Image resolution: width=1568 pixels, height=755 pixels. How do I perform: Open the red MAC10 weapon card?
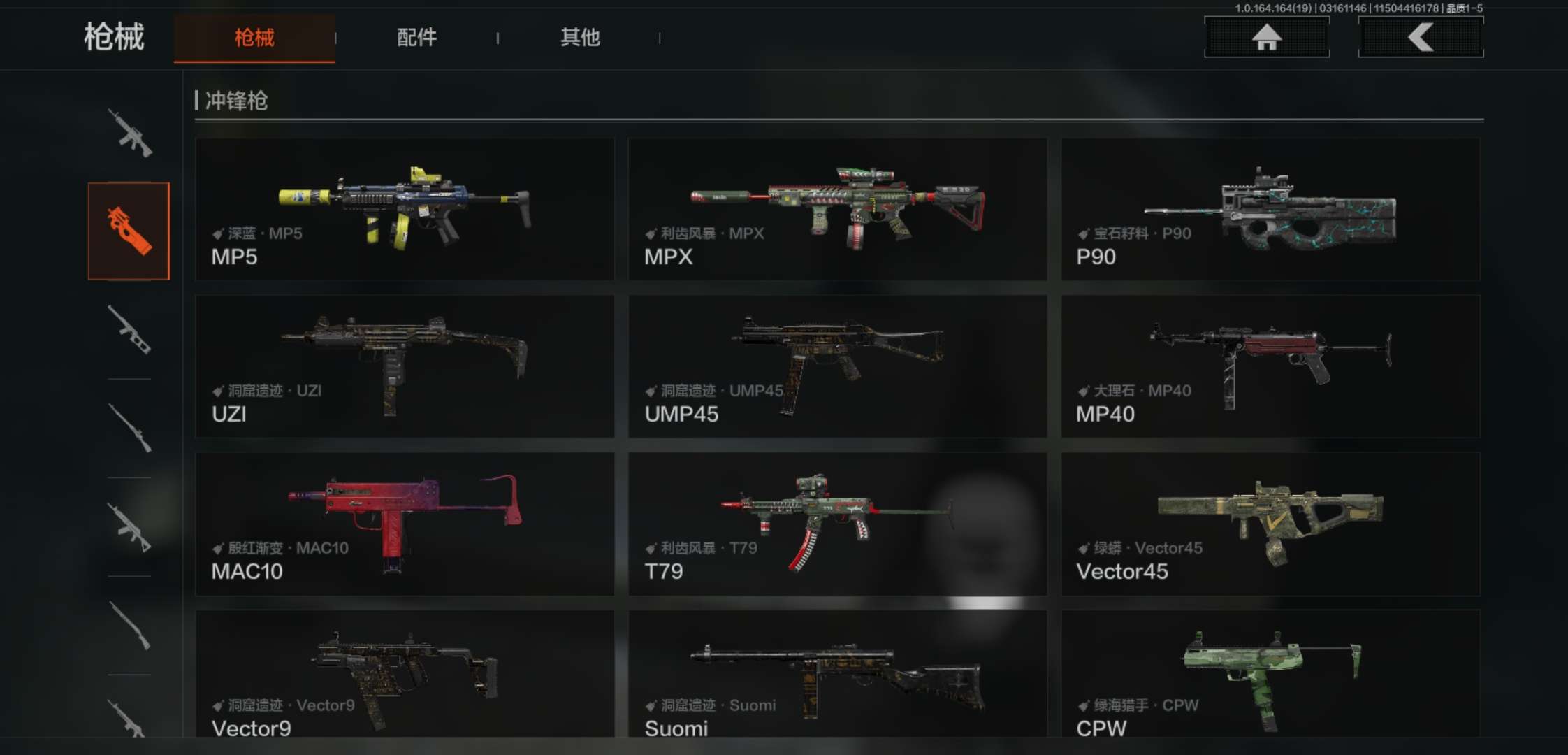click(x=405, y=524)
